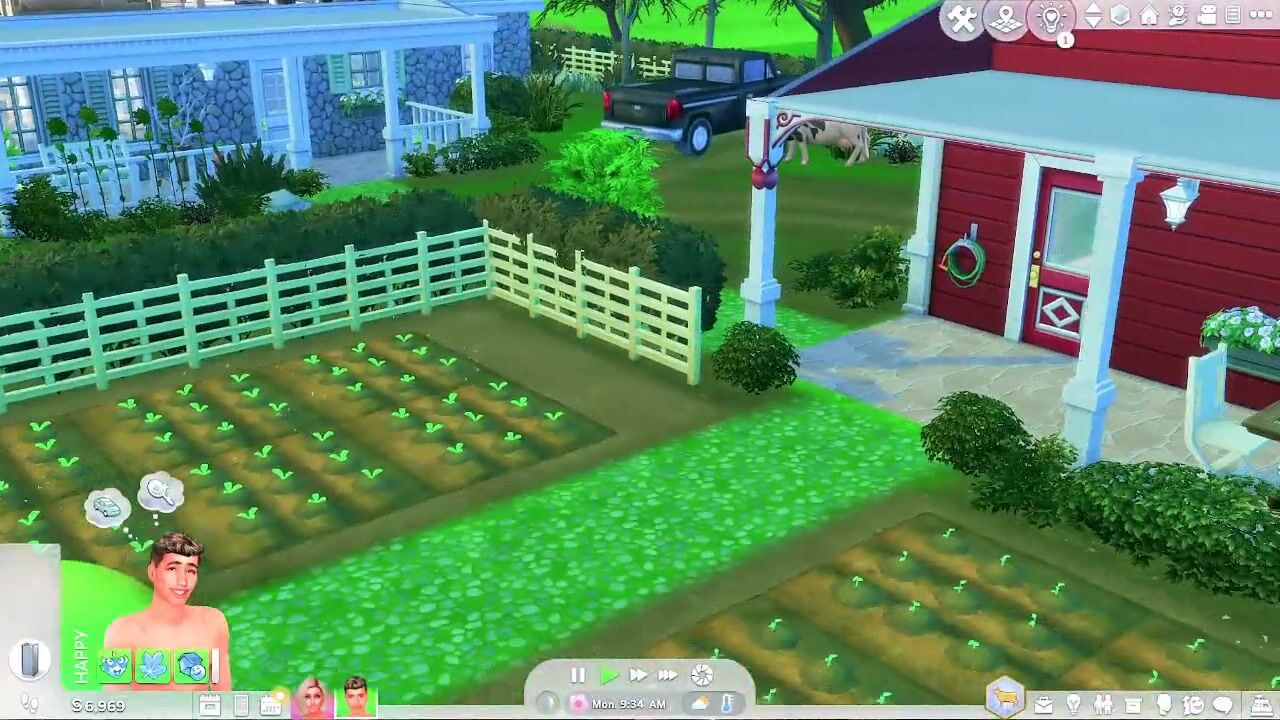
Task: Set game speed to fast forward
Action: 637,676
